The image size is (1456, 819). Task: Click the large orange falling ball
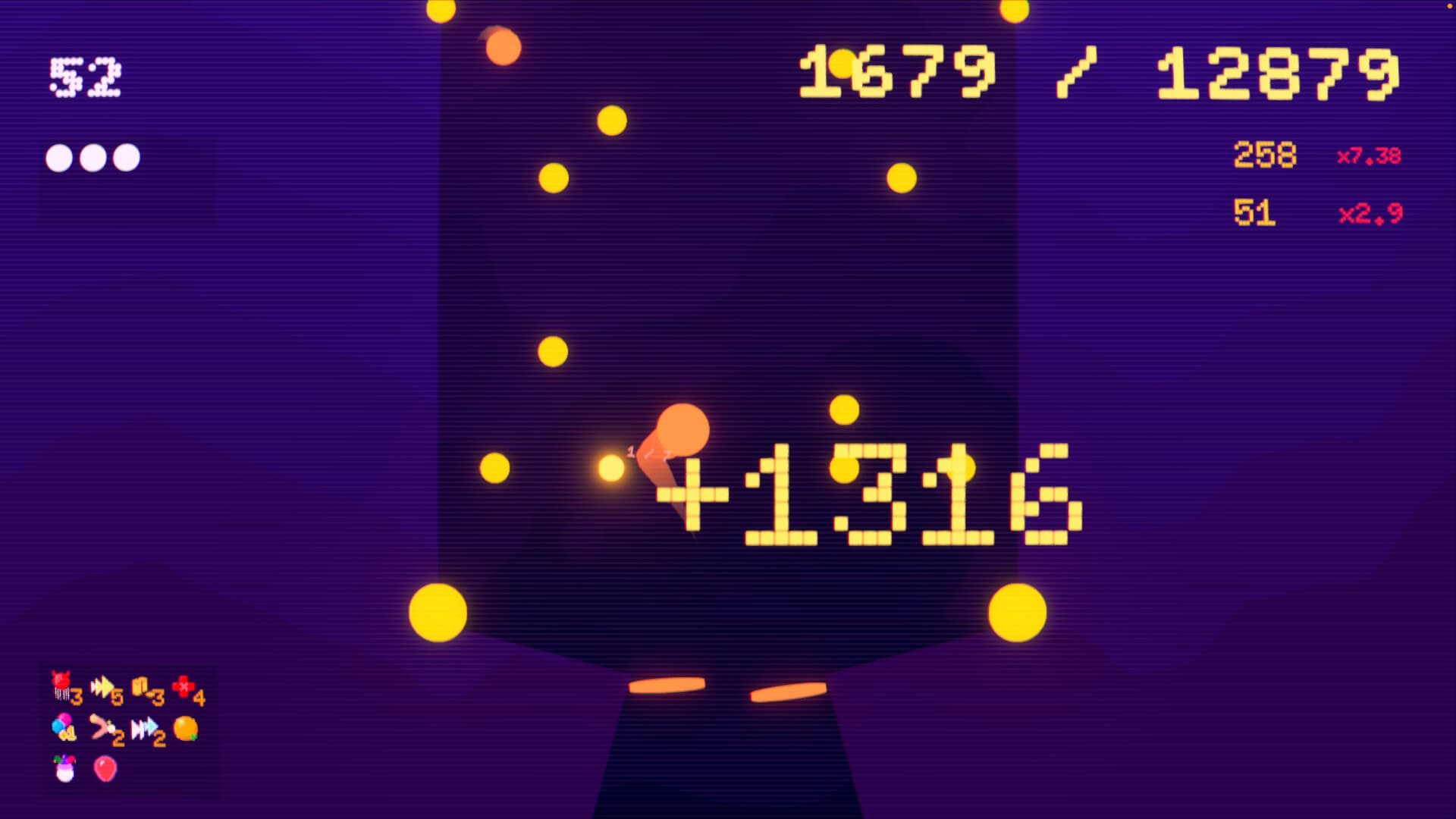(681, 425)
